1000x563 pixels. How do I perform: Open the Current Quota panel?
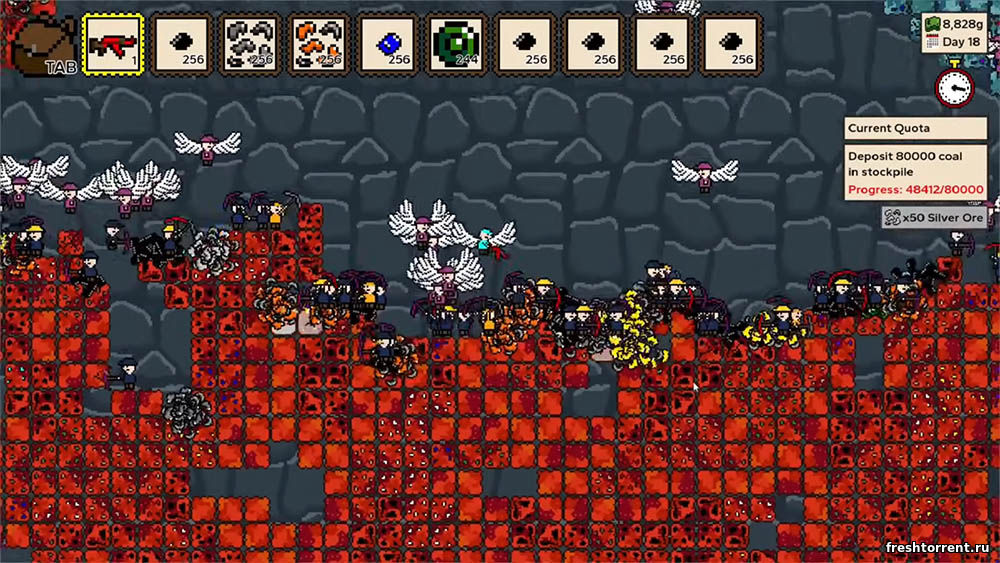pos(915,128)
